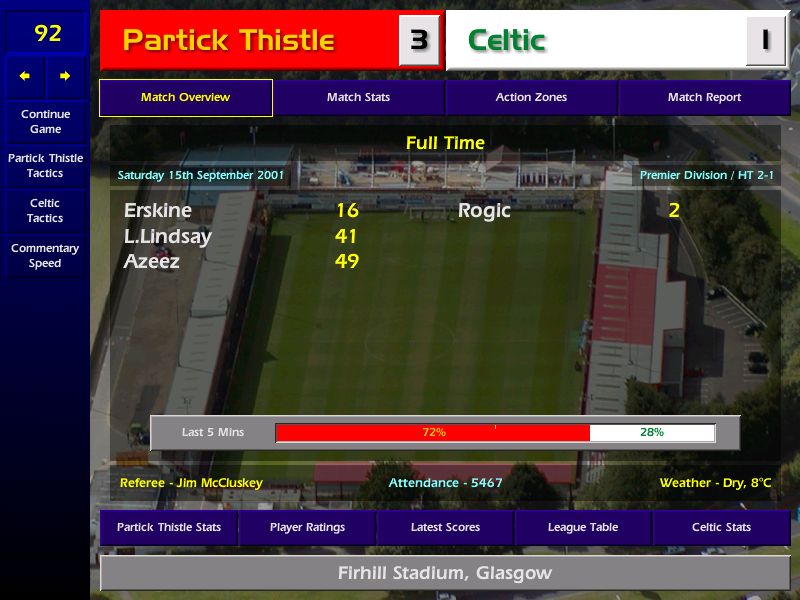Click the right arrow navigation button
This screenshot has width=800, height=600.
[x=66, y=76]
